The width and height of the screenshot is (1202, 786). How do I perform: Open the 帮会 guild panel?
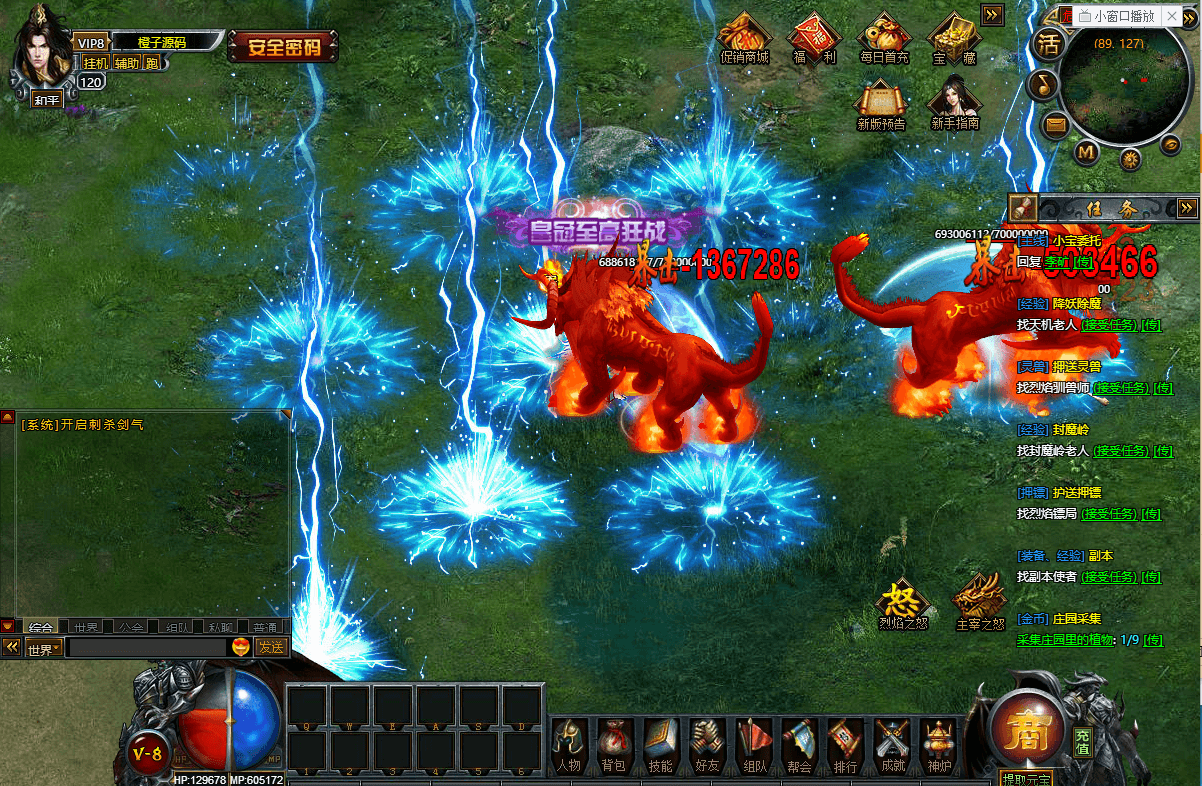(x=798, y=745)
